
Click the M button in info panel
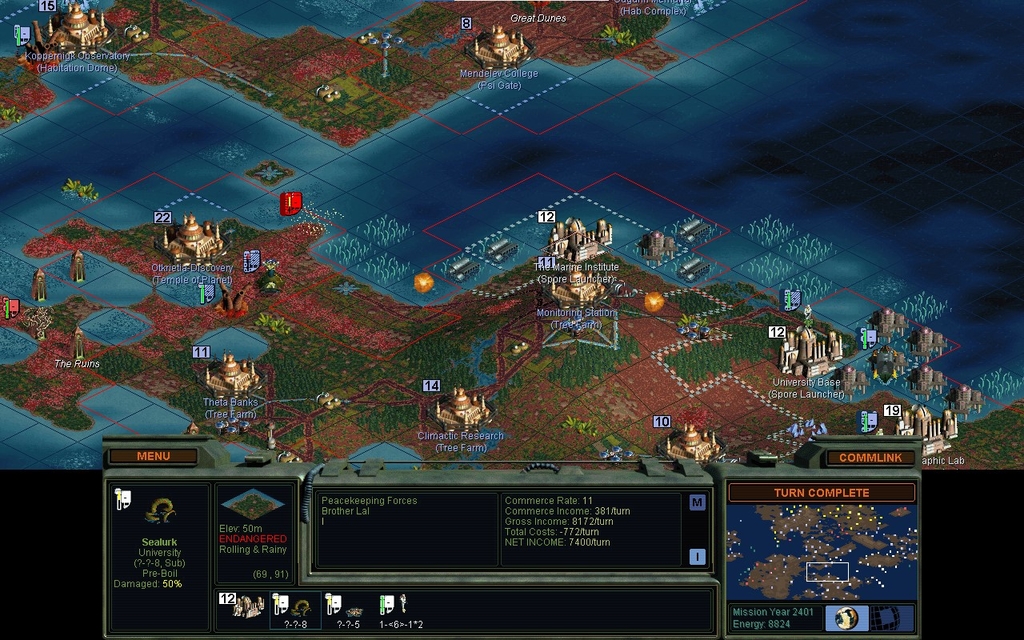coord(697,503)
